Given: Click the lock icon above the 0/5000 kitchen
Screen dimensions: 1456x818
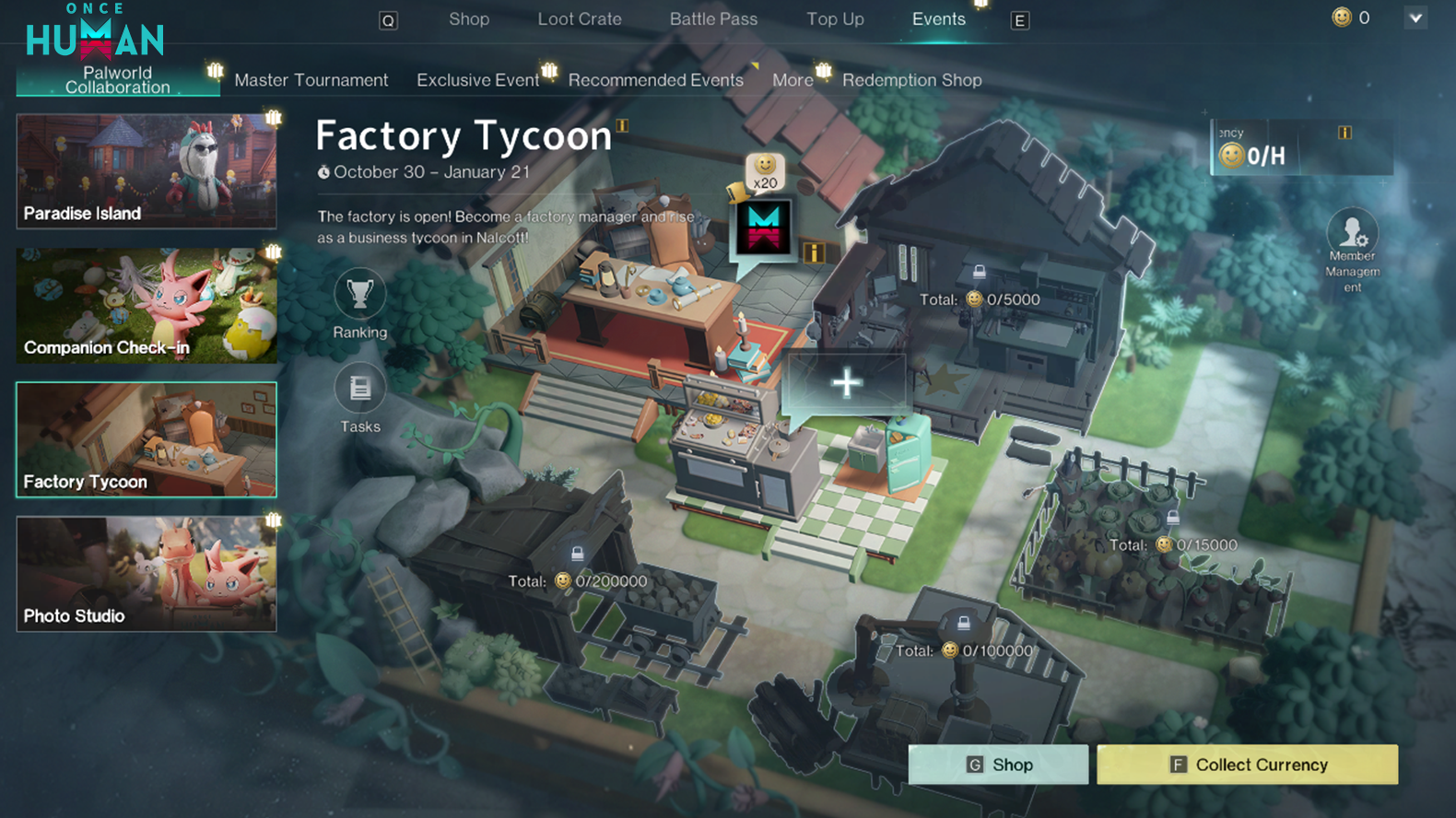Looking at the screenshot, I should (978, 273).
